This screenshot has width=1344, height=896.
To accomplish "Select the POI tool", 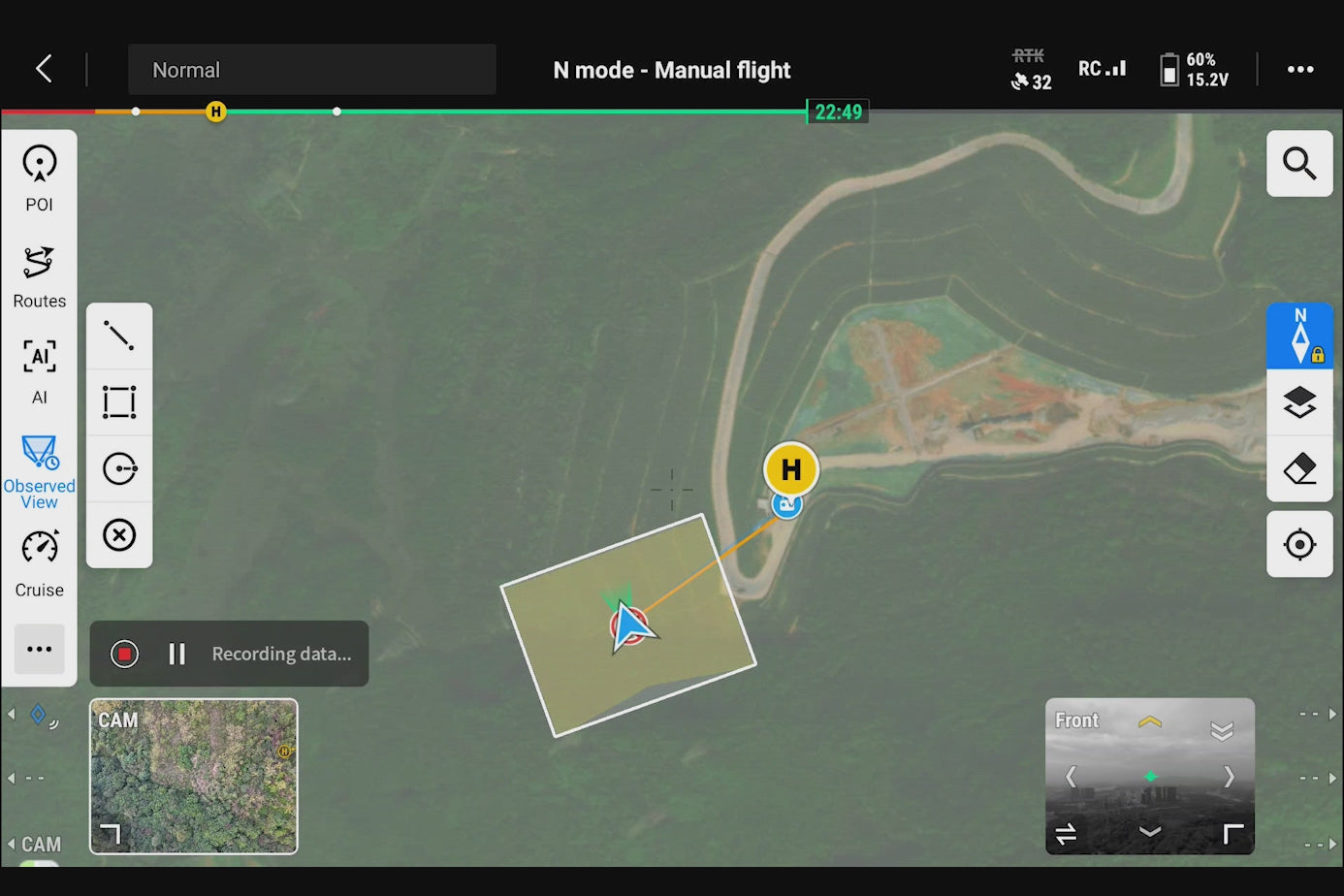I will pyautogui.click(x=40, y=176).
